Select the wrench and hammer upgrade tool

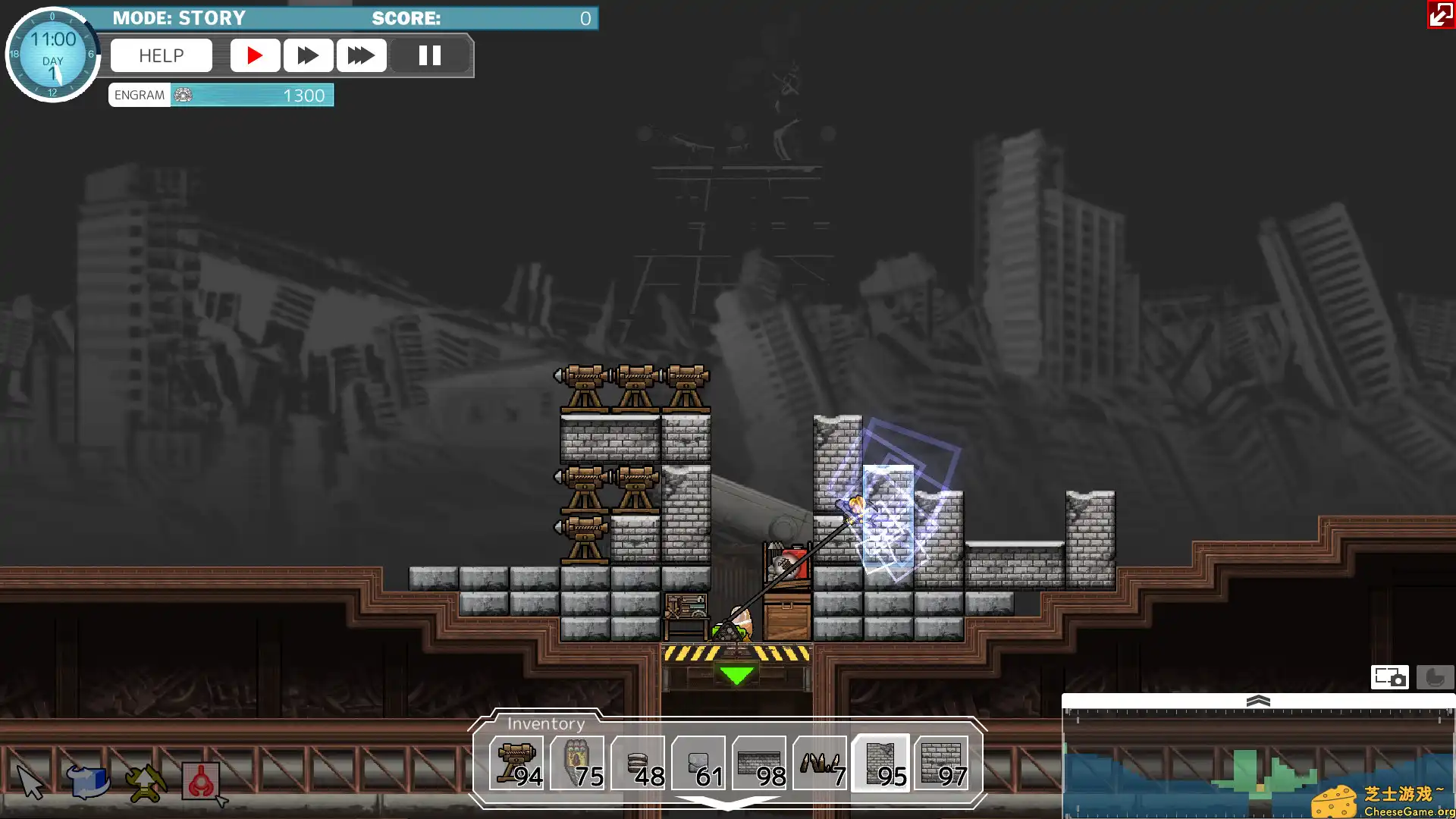[x=145, y=783]
